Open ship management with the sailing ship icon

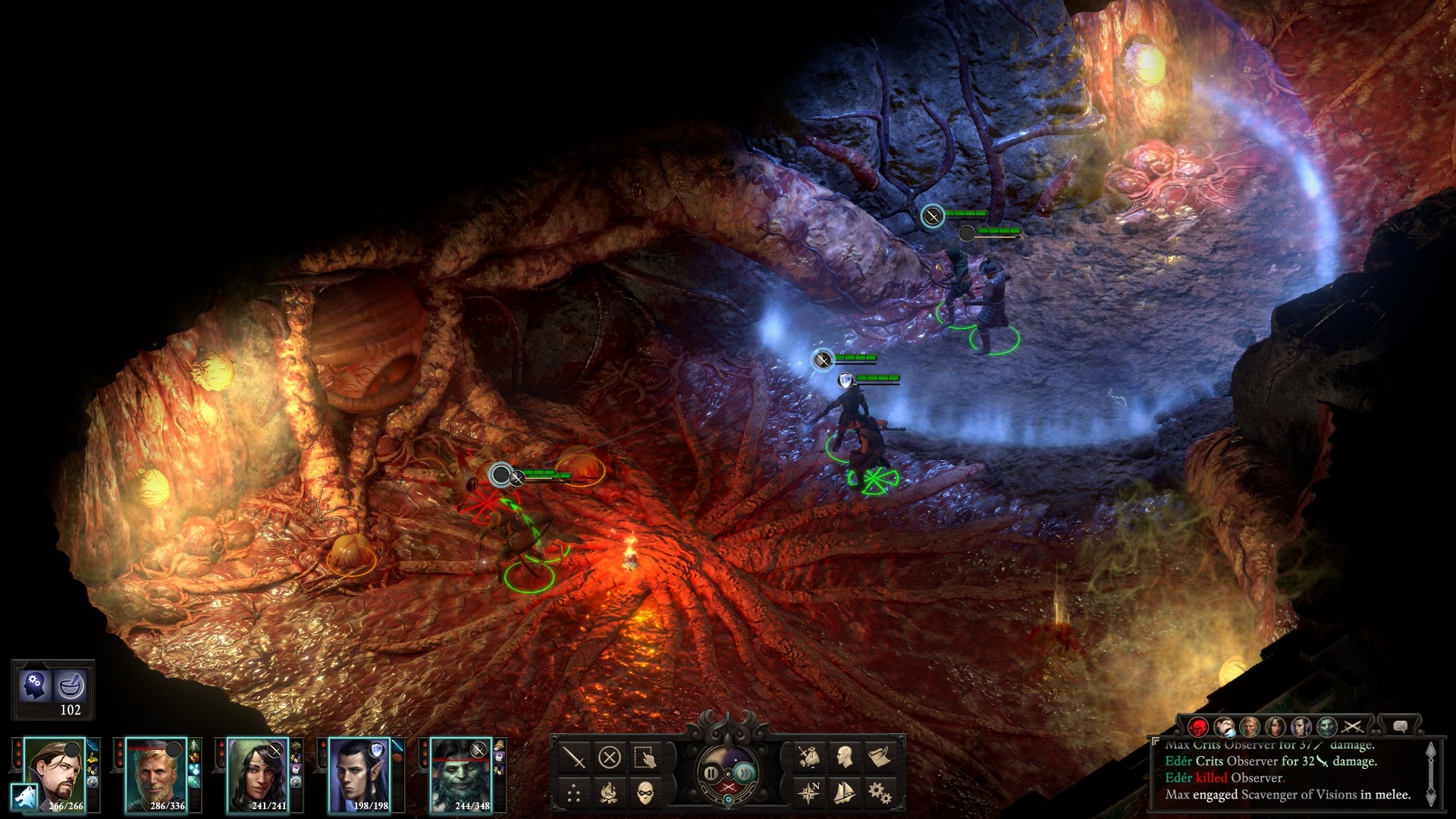coord(844,793)
